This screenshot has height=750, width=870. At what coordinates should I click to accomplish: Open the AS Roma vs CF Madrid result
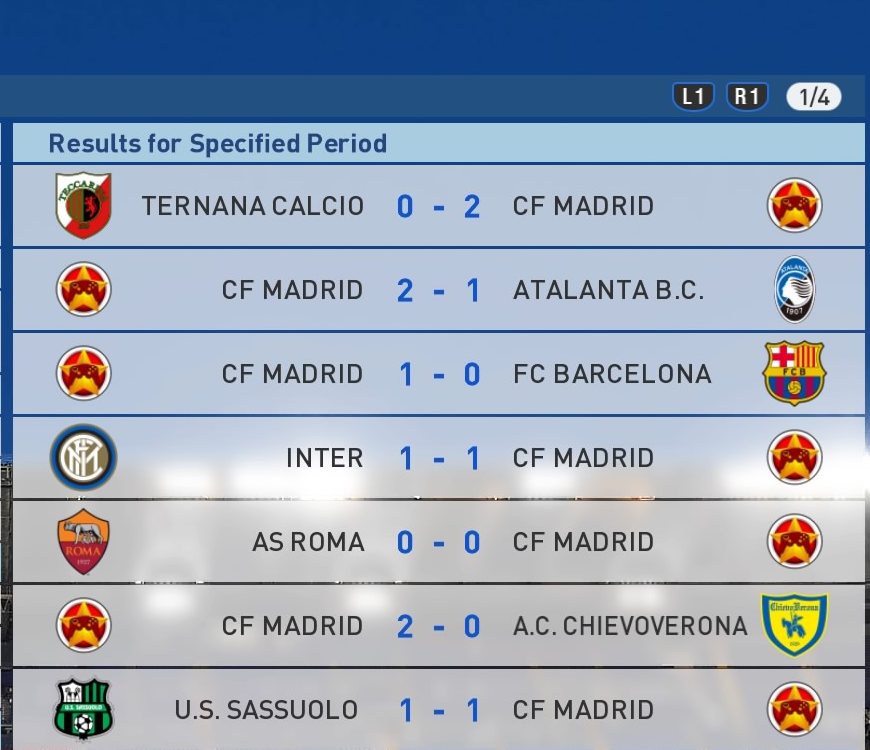click(438, 542)
